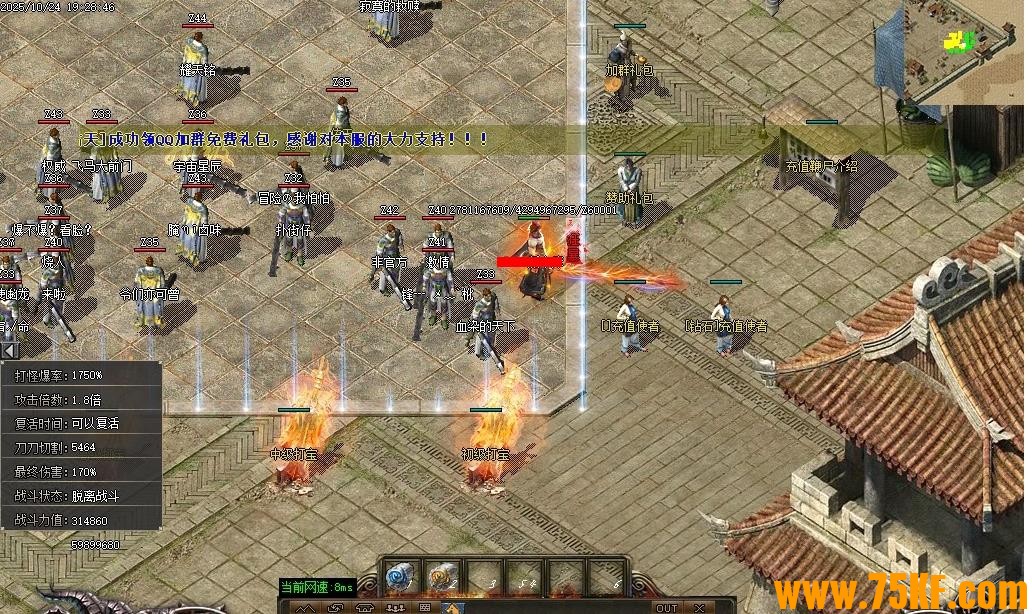
Task: Click the telephone-shaped icon on the bottom bar
Action: pos(366,607)
